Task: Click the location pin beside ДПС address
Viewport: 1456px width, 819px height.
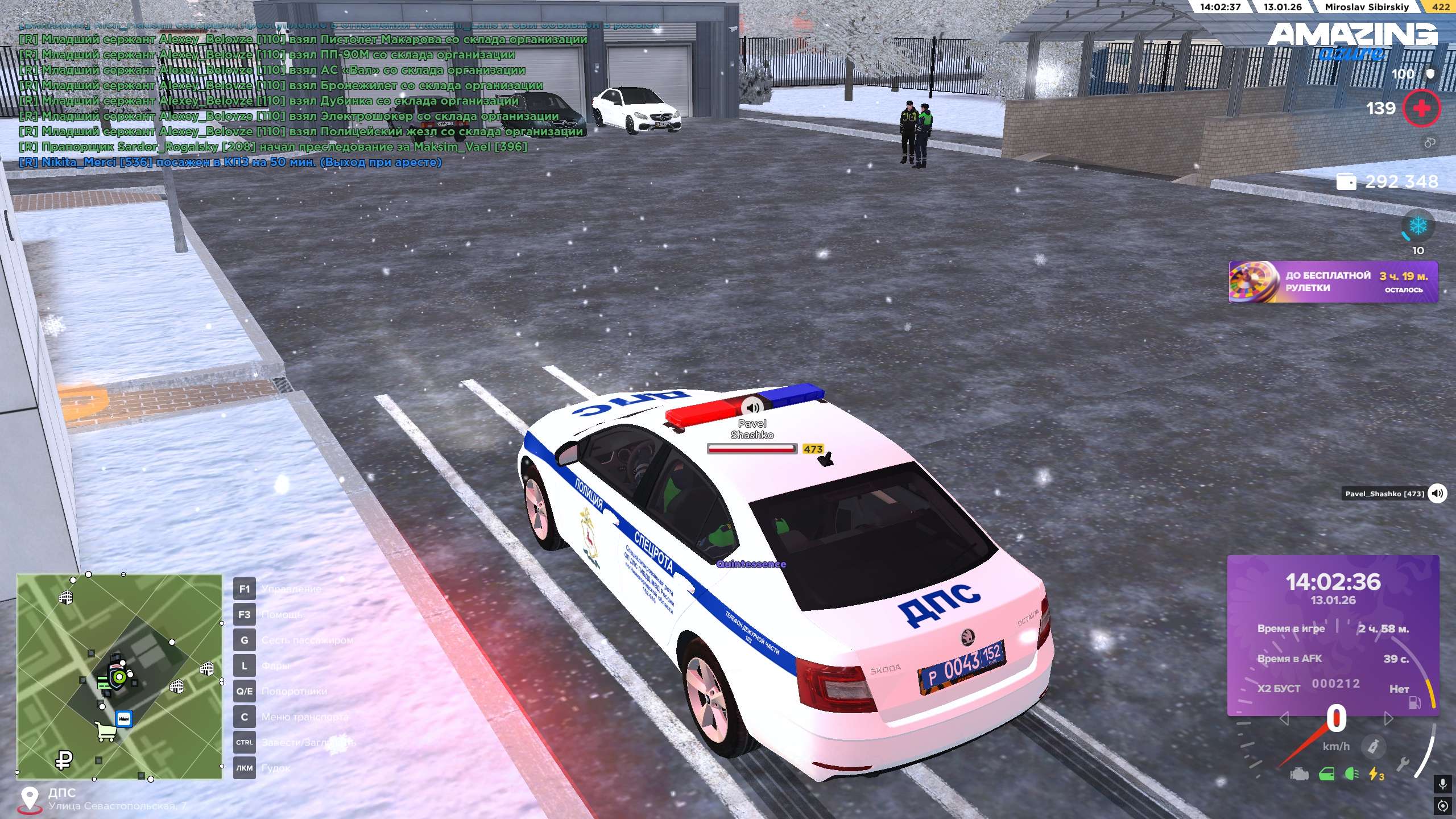Action: [x=29, y=799]
